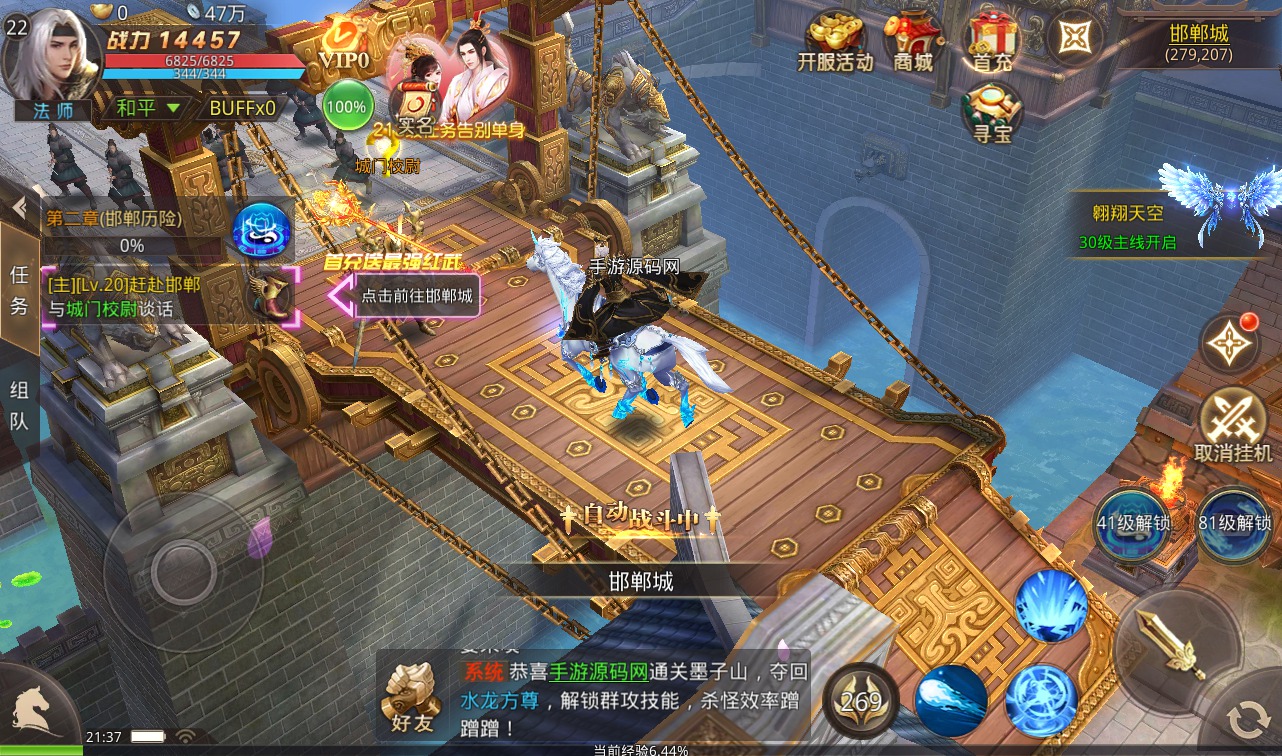Tap the 269 potion counter button
The image size is (1282, 756).
(x=861, y=700)
